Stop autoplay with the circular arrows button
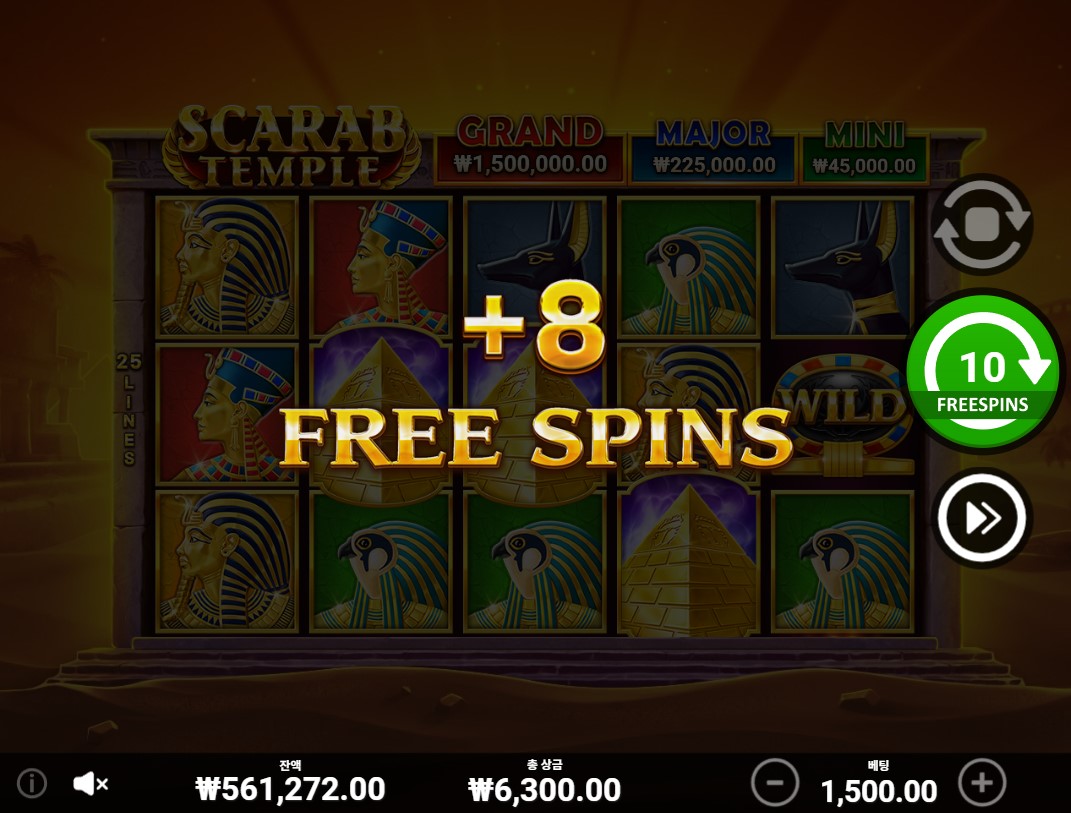Screen dimensions: 1071x813 (981, 225)
